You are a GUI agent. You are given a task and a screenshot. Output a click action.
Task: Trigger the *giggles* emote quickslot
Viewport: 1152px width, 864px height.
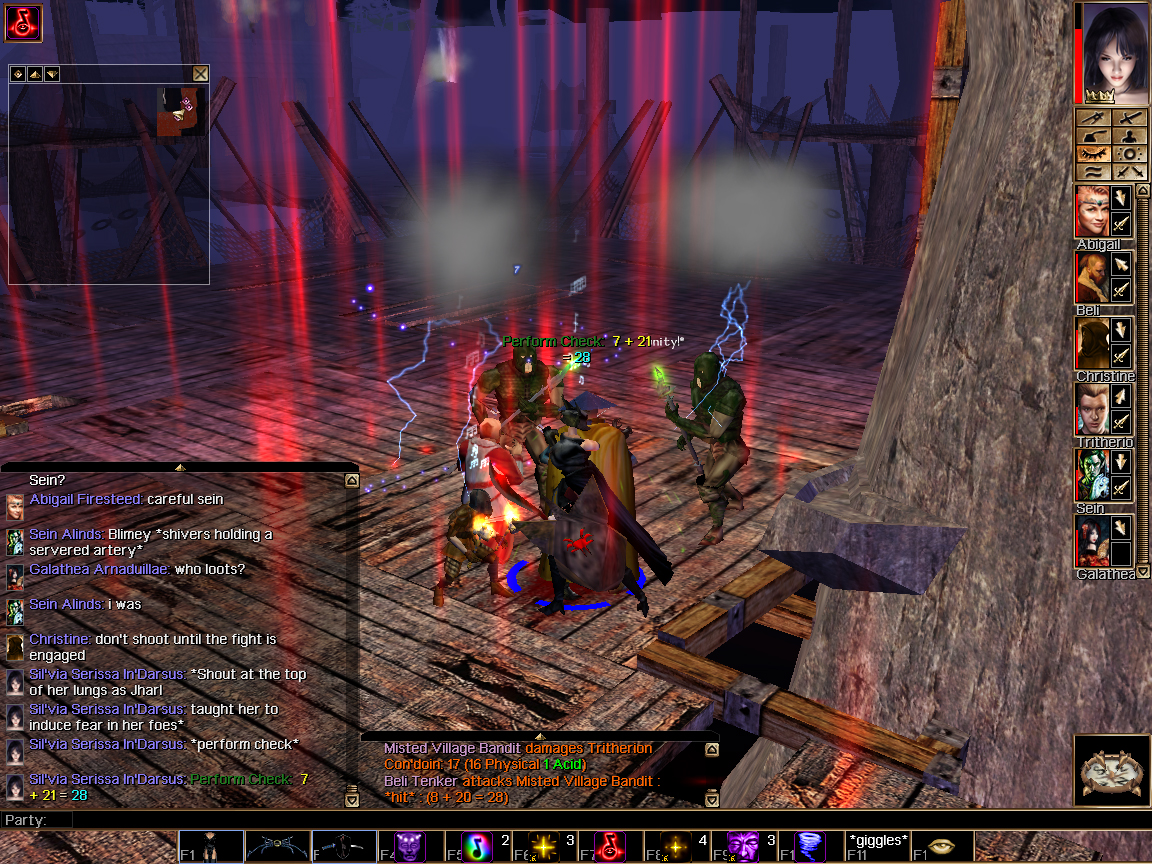(877, 847)
